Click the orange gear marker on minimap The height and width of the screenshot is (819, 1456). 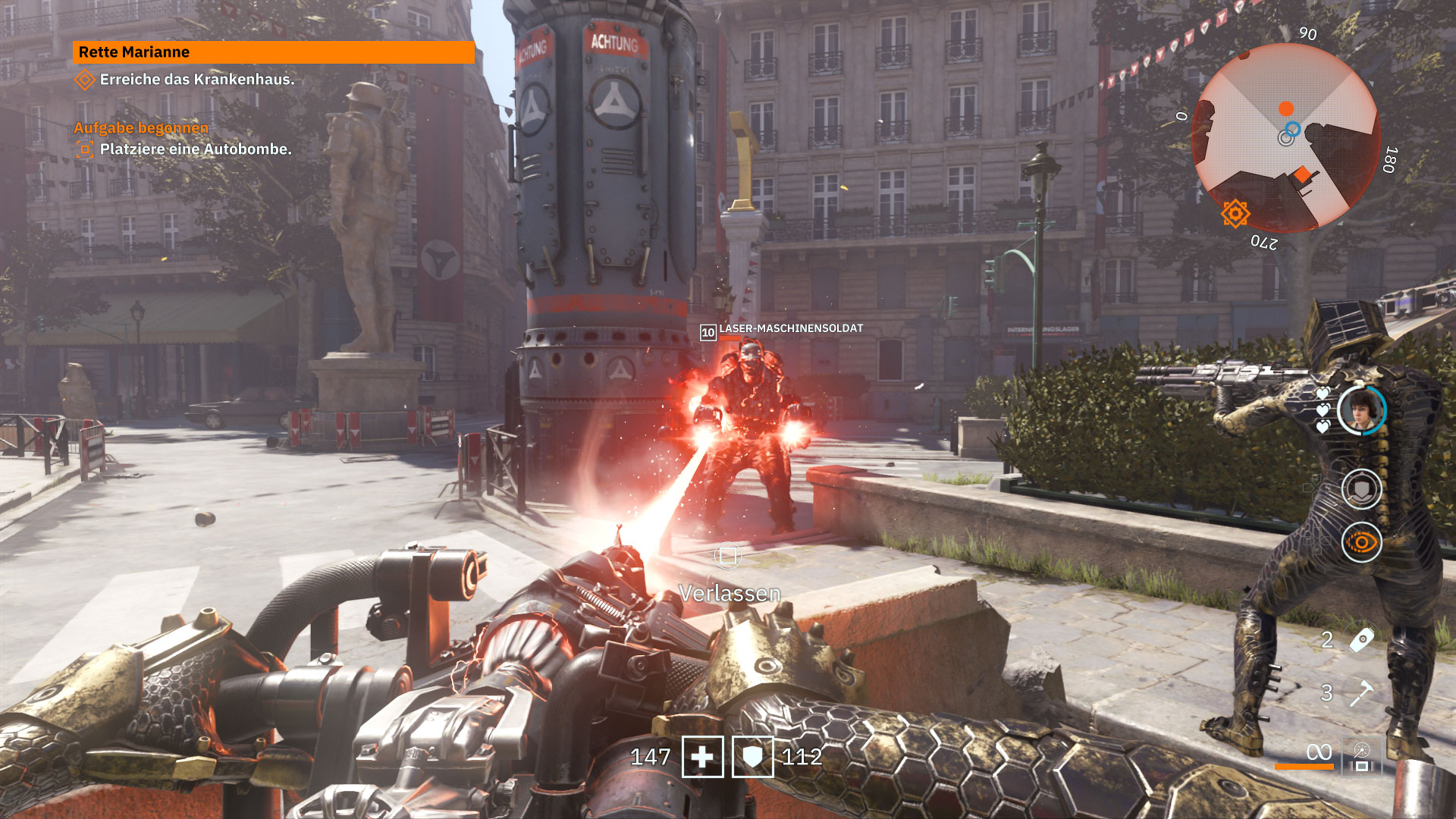pos(1235,214)
